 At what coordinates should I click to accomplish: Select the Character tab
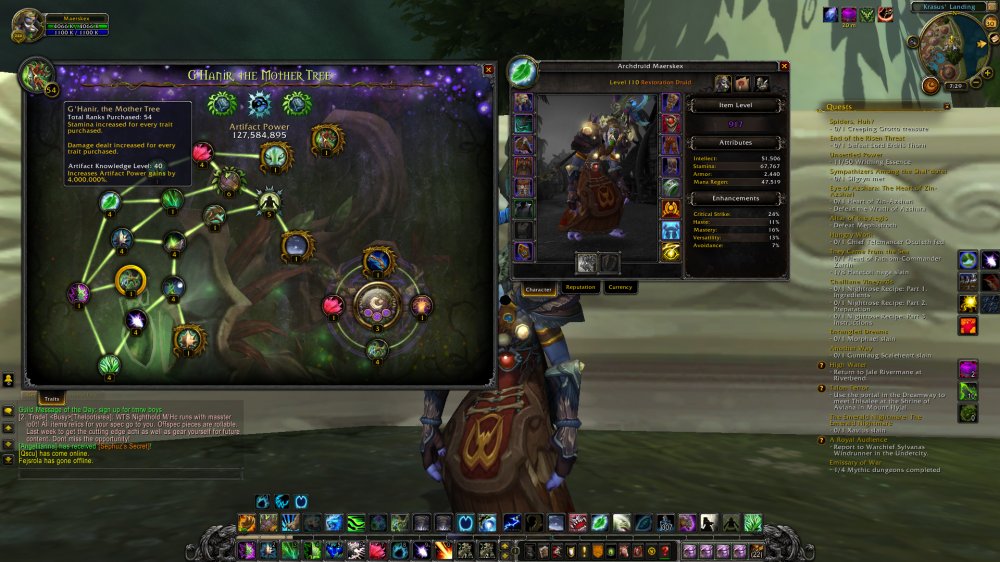[539, 288]
